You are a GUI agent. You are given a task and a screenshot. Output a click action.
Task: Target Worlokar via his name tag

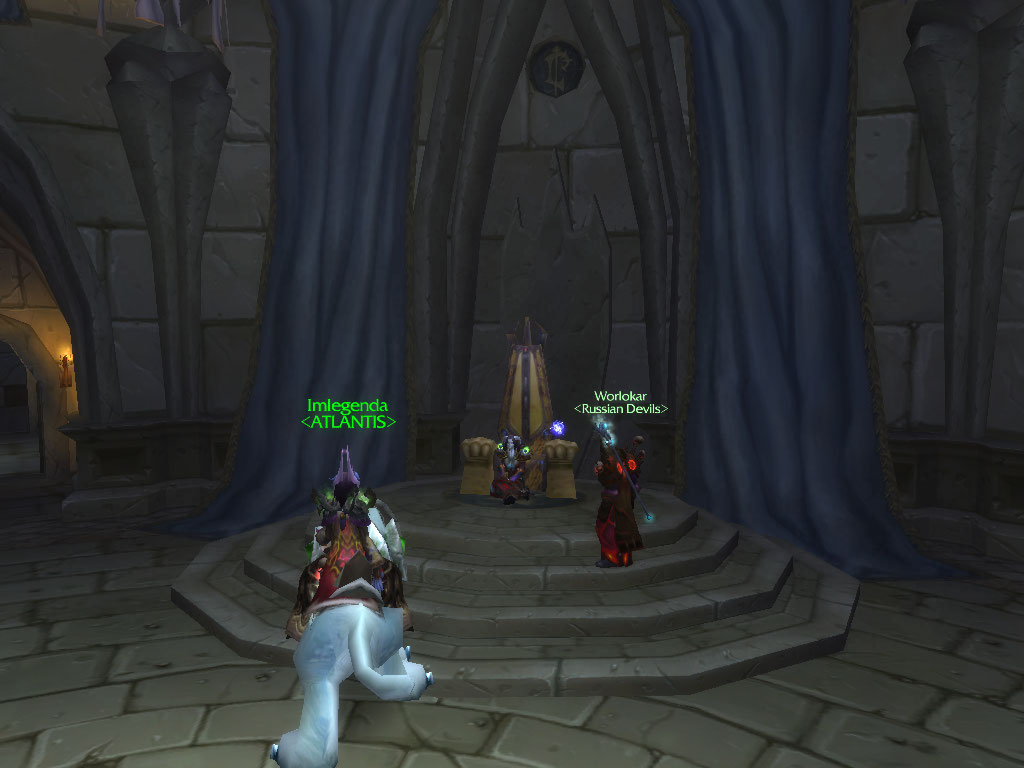(x=620, y=397)
